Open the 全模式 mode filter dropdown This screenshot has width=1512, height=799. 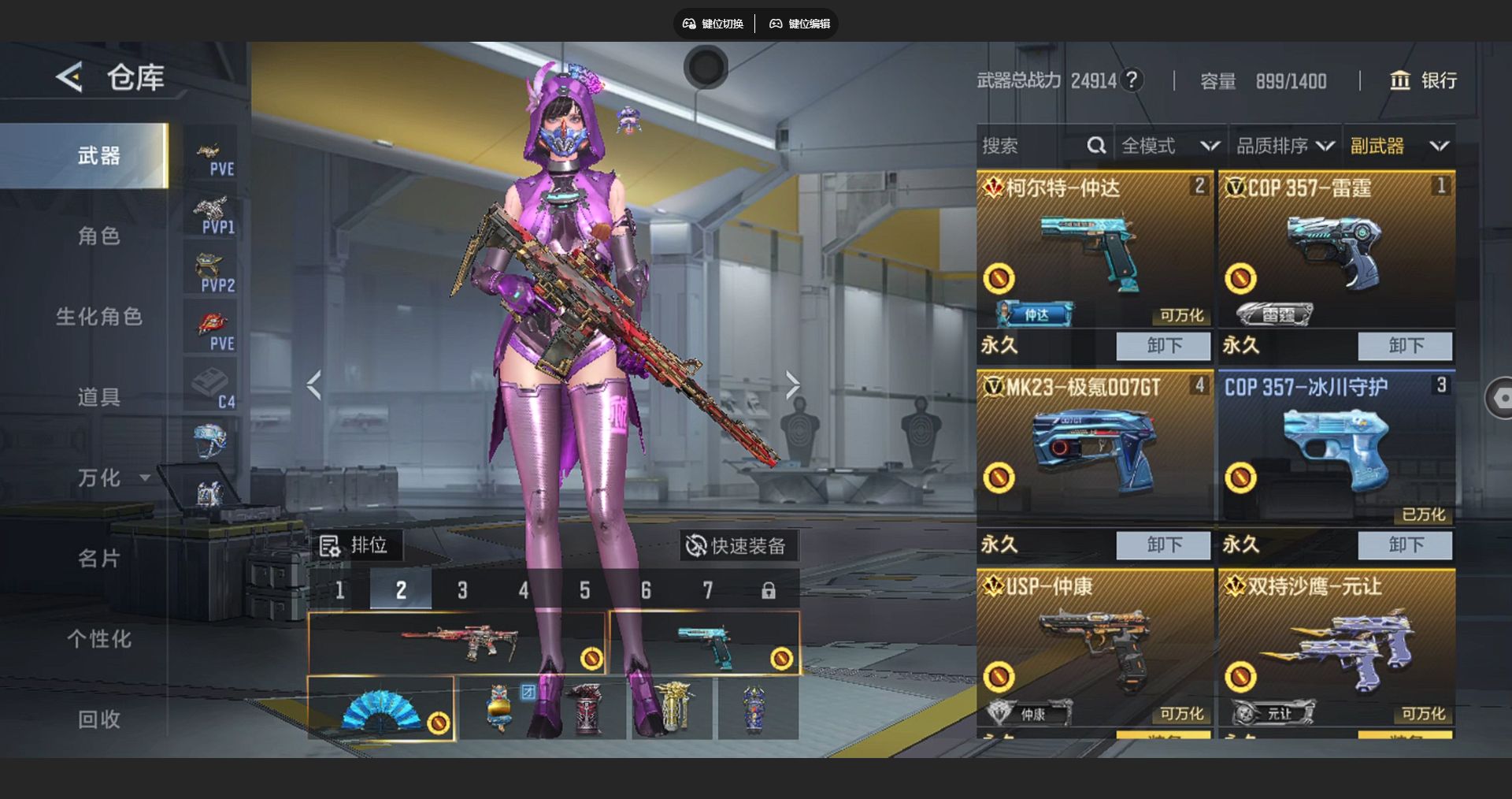coord(1169,146)
